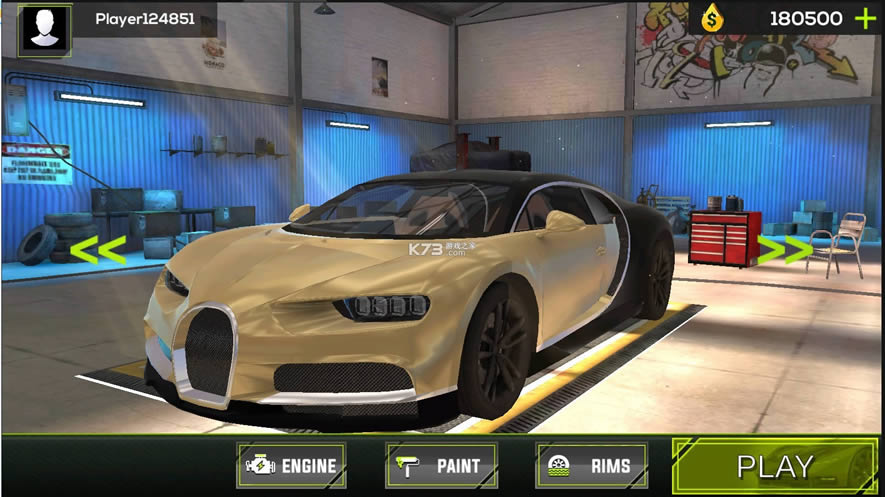Show the next car with right arrows

click(x=785, y=250)
